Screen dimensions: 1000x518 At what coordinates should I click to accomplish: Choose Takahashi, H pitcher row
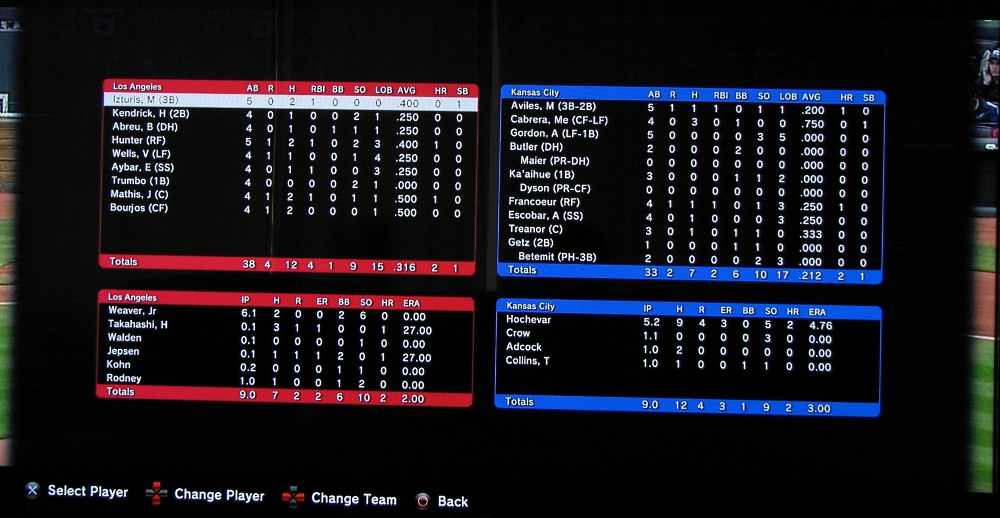coord(138,325)
